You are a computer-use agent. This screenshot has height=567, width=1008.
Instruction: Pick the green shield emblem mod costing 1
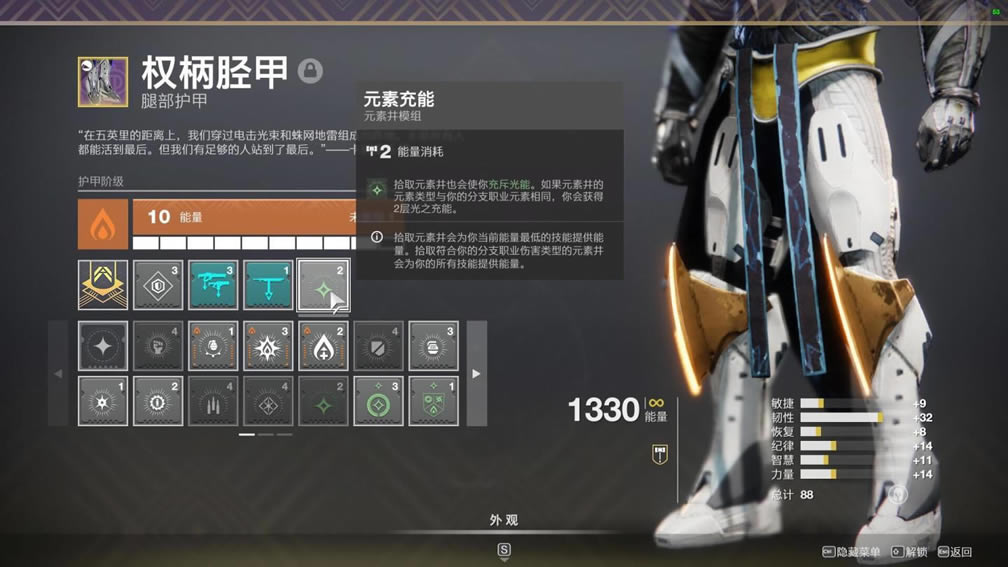pyautogui.click(x=433, y=401)
